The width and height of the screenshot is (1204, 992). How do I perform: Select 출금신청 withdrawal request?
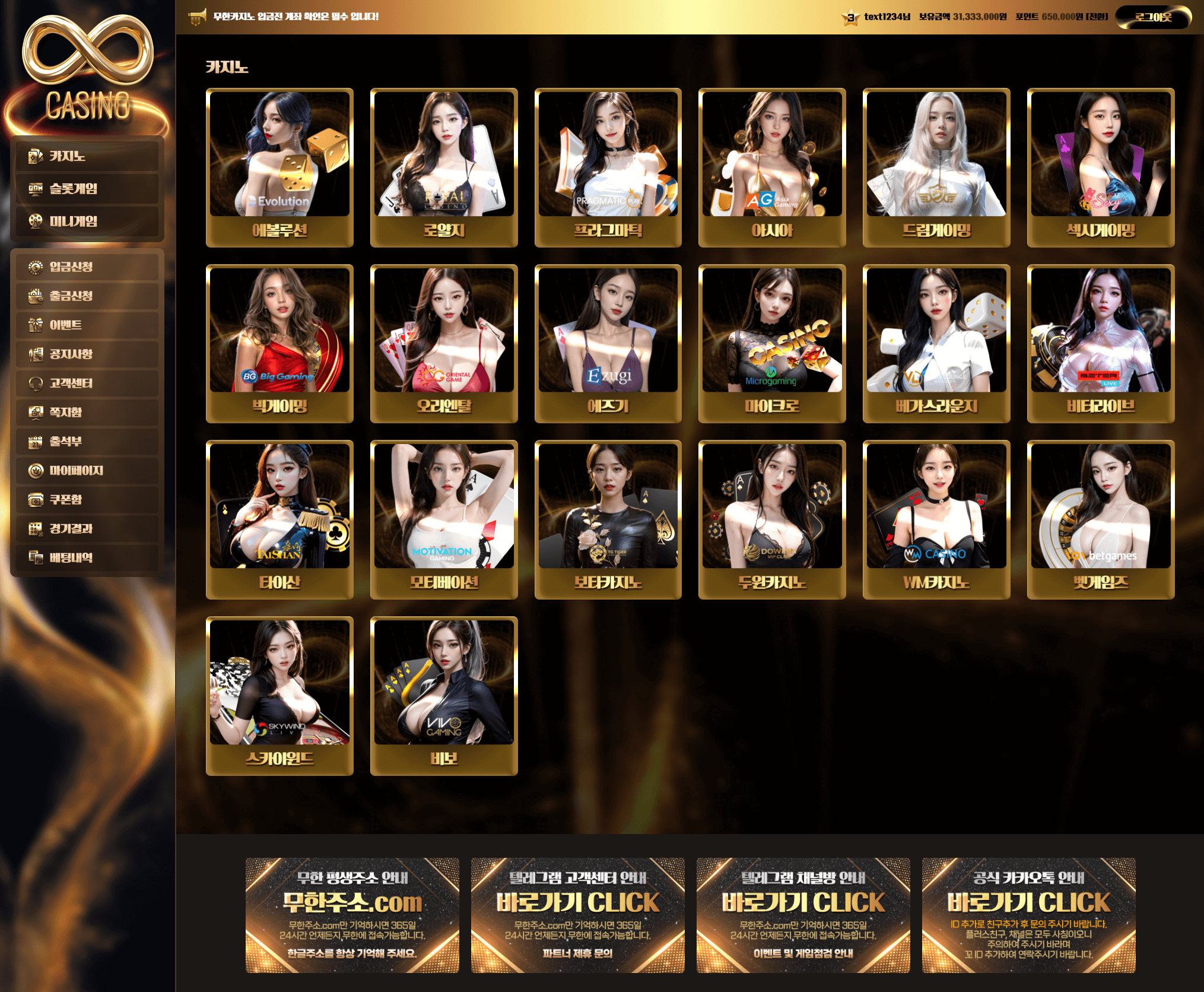(87, 296)
